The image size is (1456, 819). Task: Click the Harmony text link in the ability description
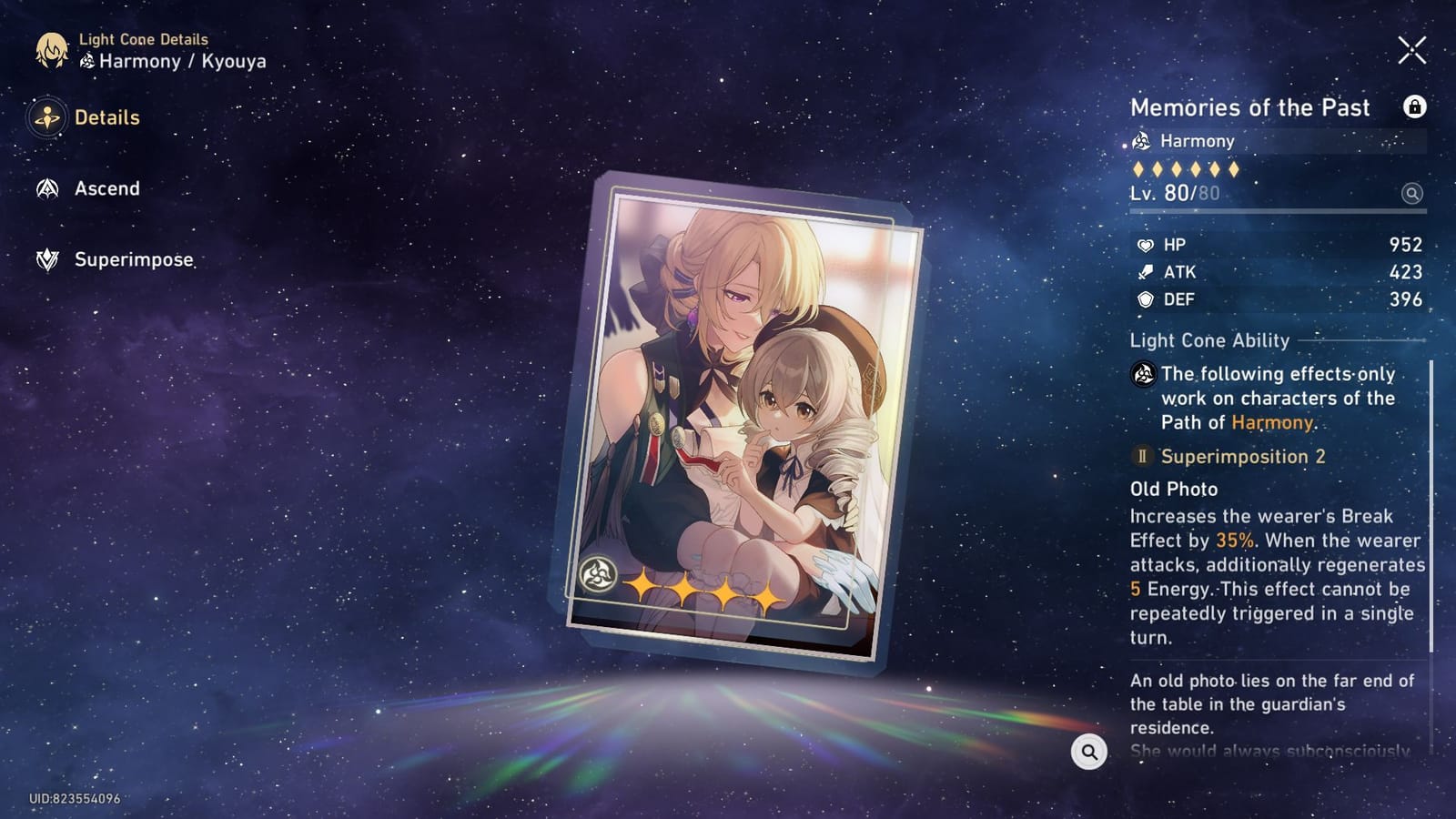click(x=1272, y=421)
